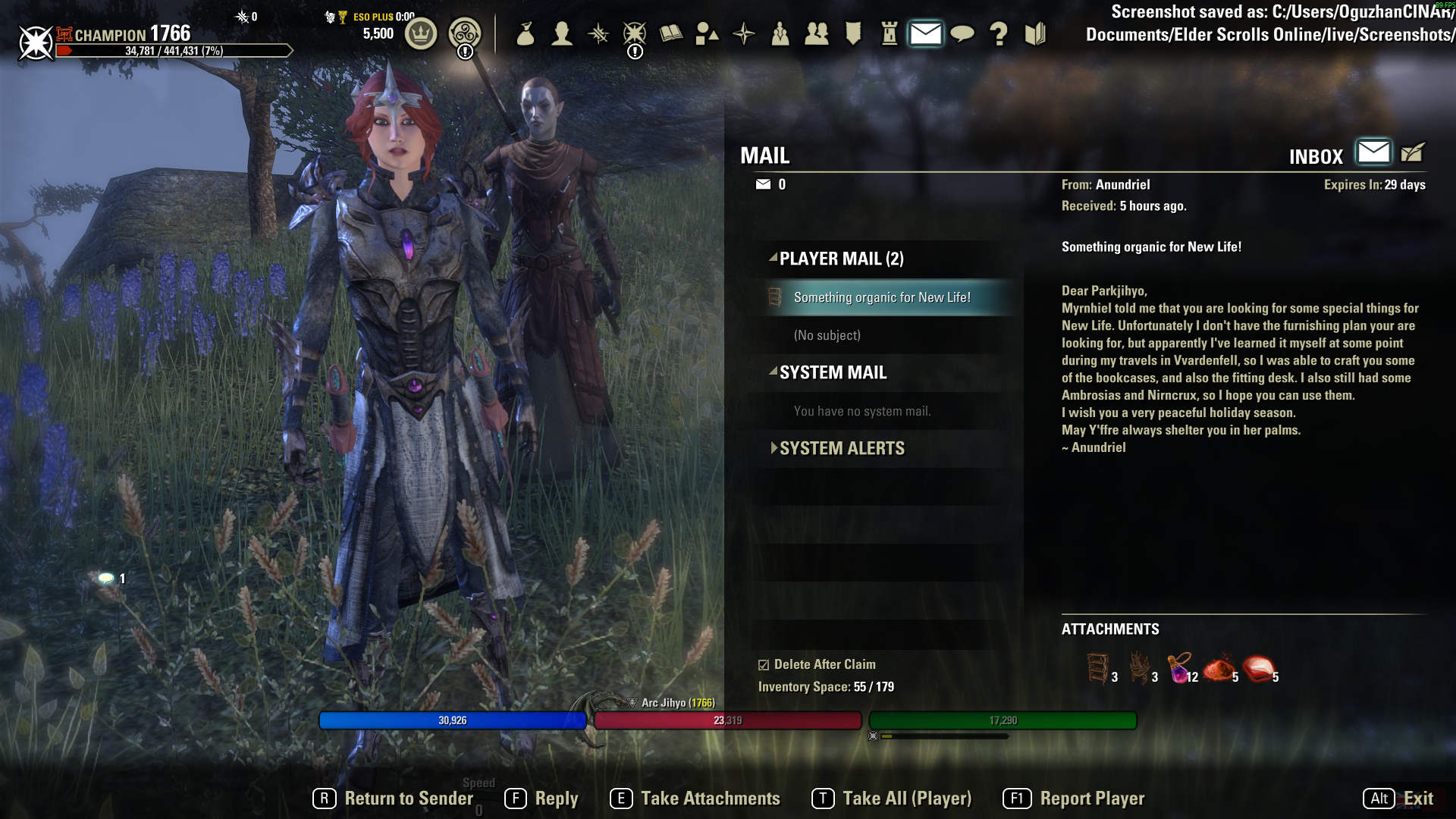Viewport: 1456px width, 819px height.
Task: Select the red powder Nirncrux attachment
Action: [1219, 668]
